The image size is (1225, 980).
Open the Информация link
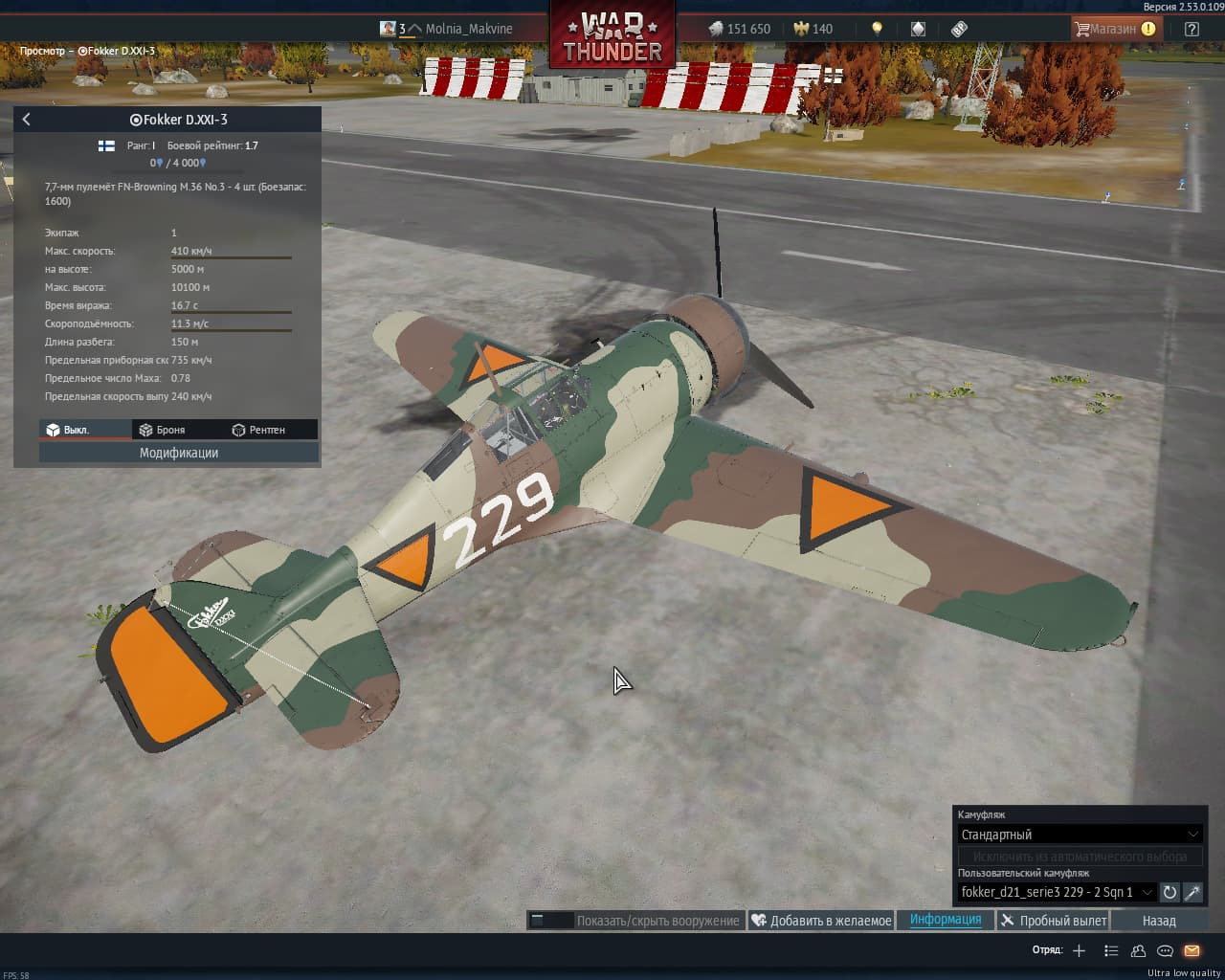[x=946, y=920]
